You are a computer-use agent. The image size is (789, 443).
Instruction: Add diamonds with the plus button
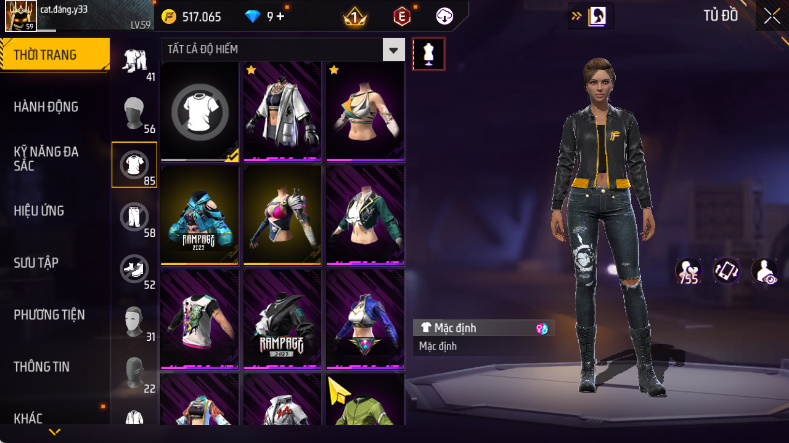[x=281, y=16]
